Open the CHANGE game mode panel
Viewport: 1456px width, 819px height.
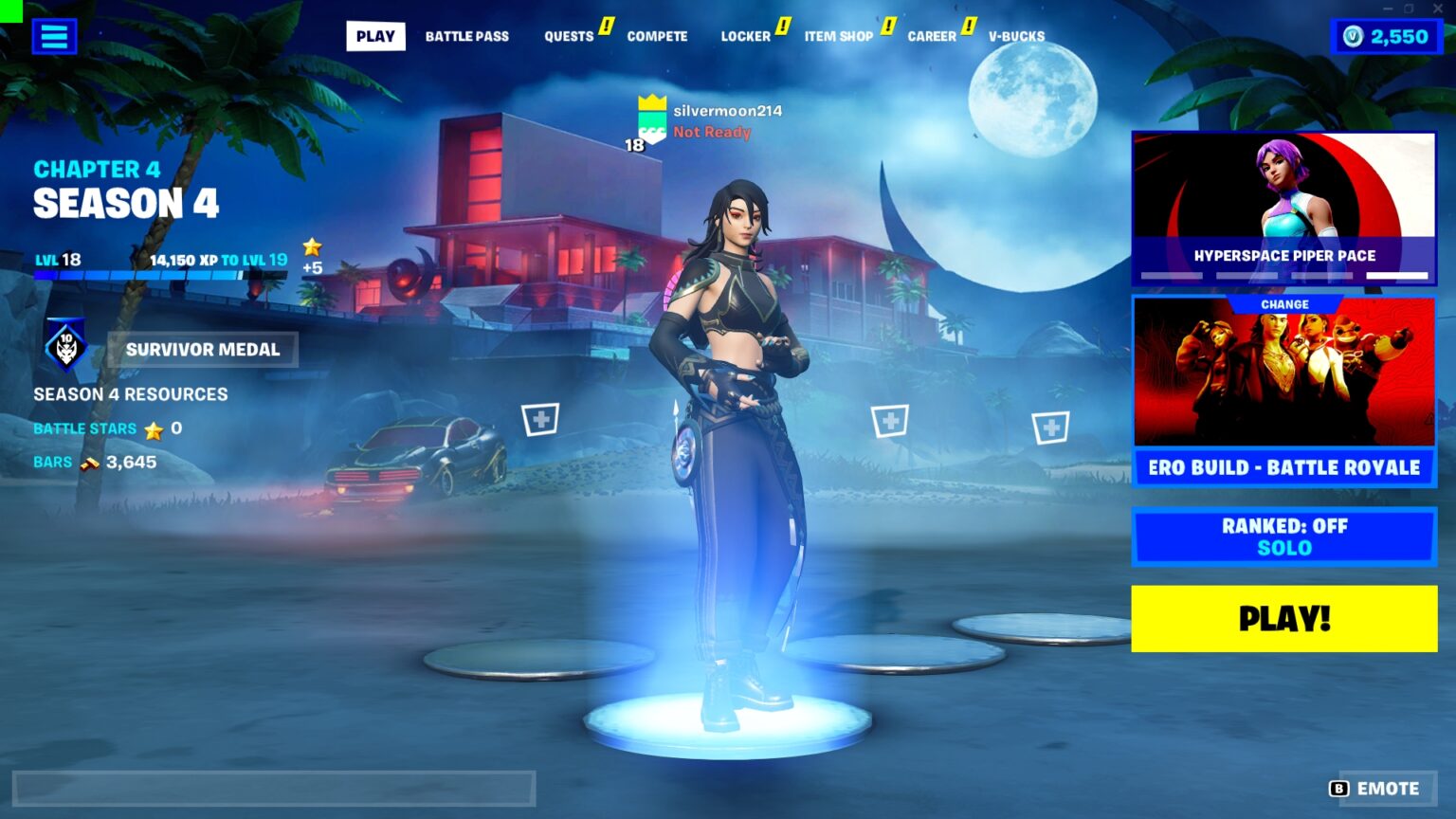coord(1283,303)
